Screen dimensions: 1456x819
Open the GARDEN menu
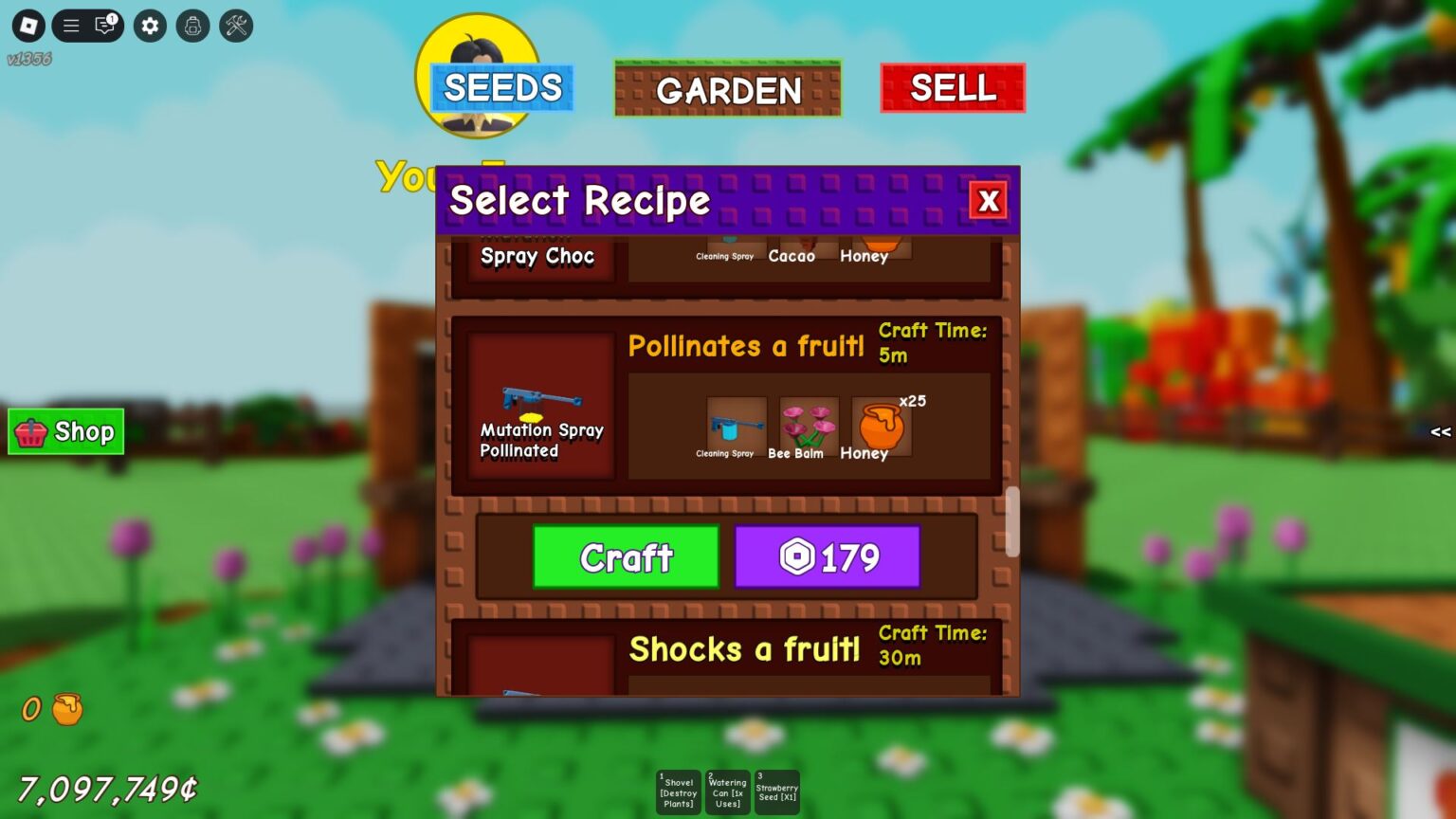click(x=728, y=90)
